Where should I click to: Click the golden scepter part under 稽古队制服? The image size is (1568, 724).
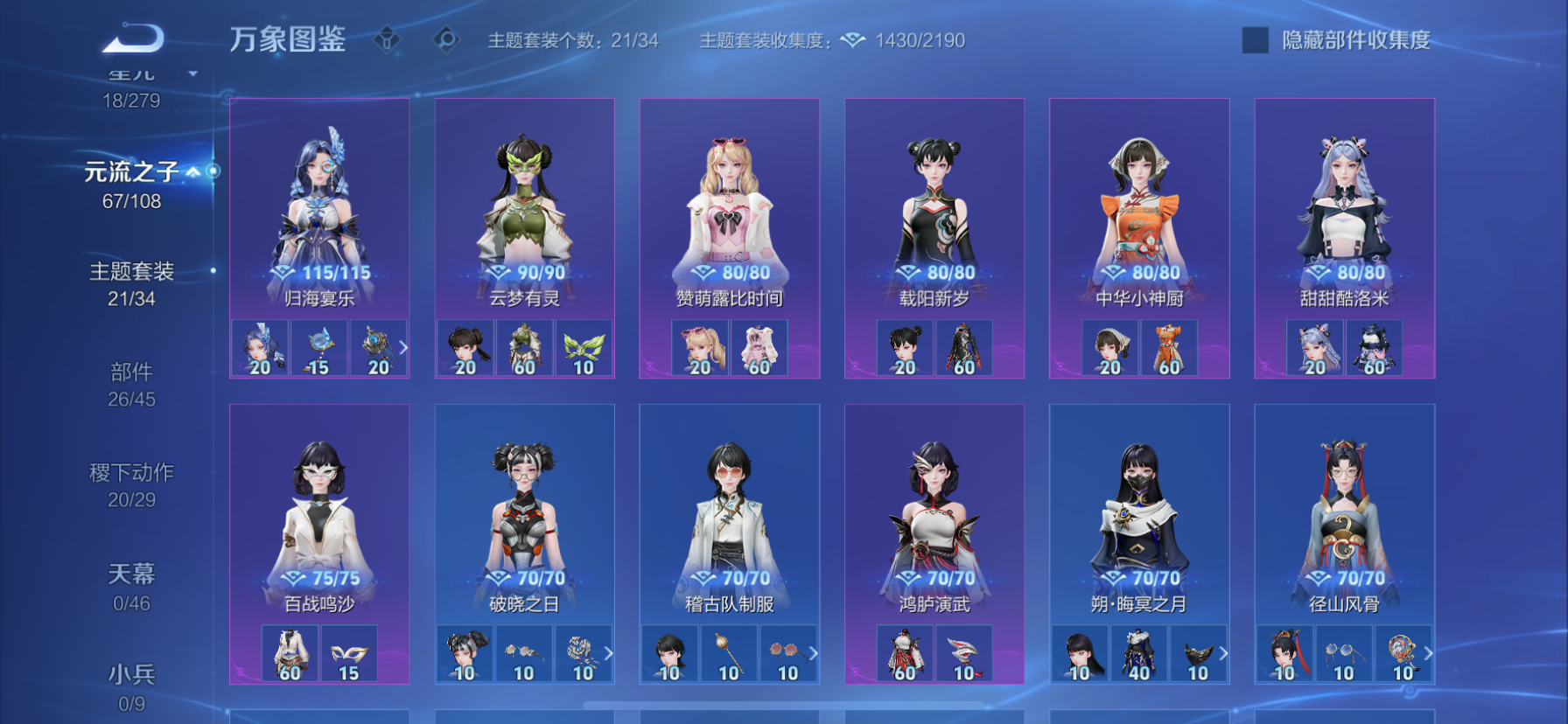pyautogui.click(x=727, y=651)
